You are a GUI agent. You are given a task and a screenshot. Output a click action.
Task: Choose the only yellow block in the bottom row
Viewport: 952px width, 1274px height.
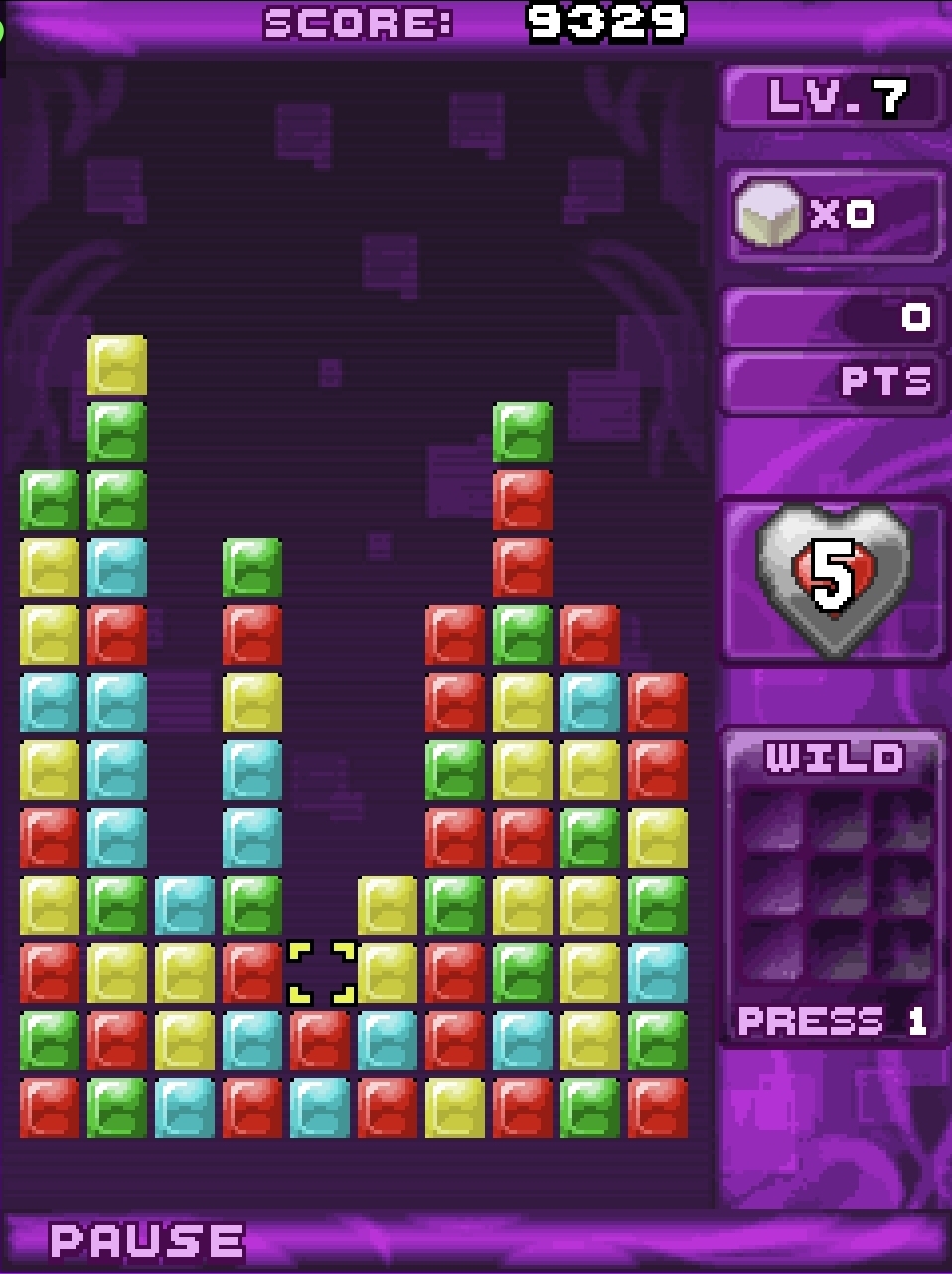455,1107
